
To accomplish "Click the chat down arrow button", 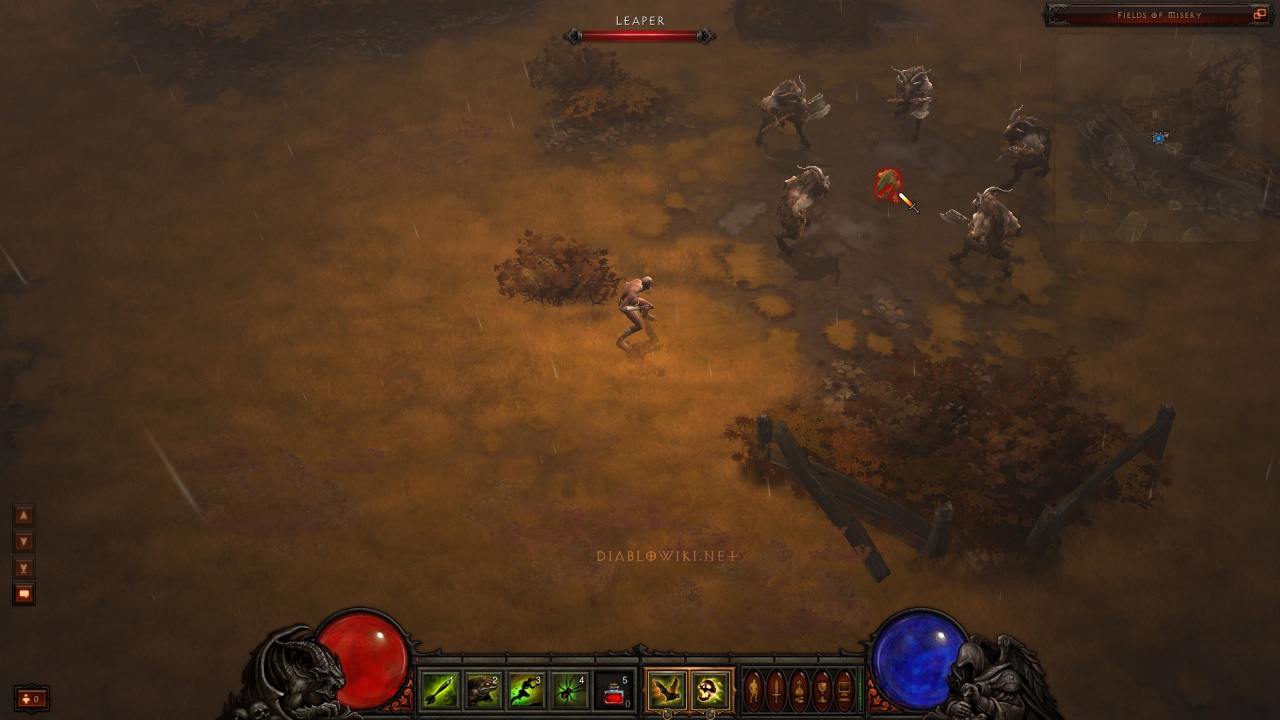I will point(24,541).
